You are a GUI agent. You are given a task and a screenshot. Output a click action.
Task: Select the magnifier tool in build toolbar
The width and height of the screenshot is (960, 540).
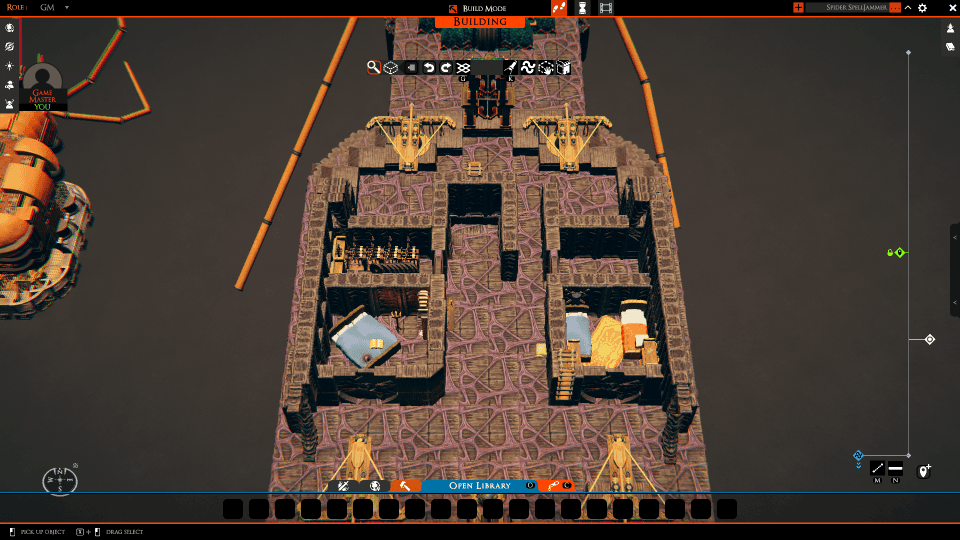tap(373, 68)
